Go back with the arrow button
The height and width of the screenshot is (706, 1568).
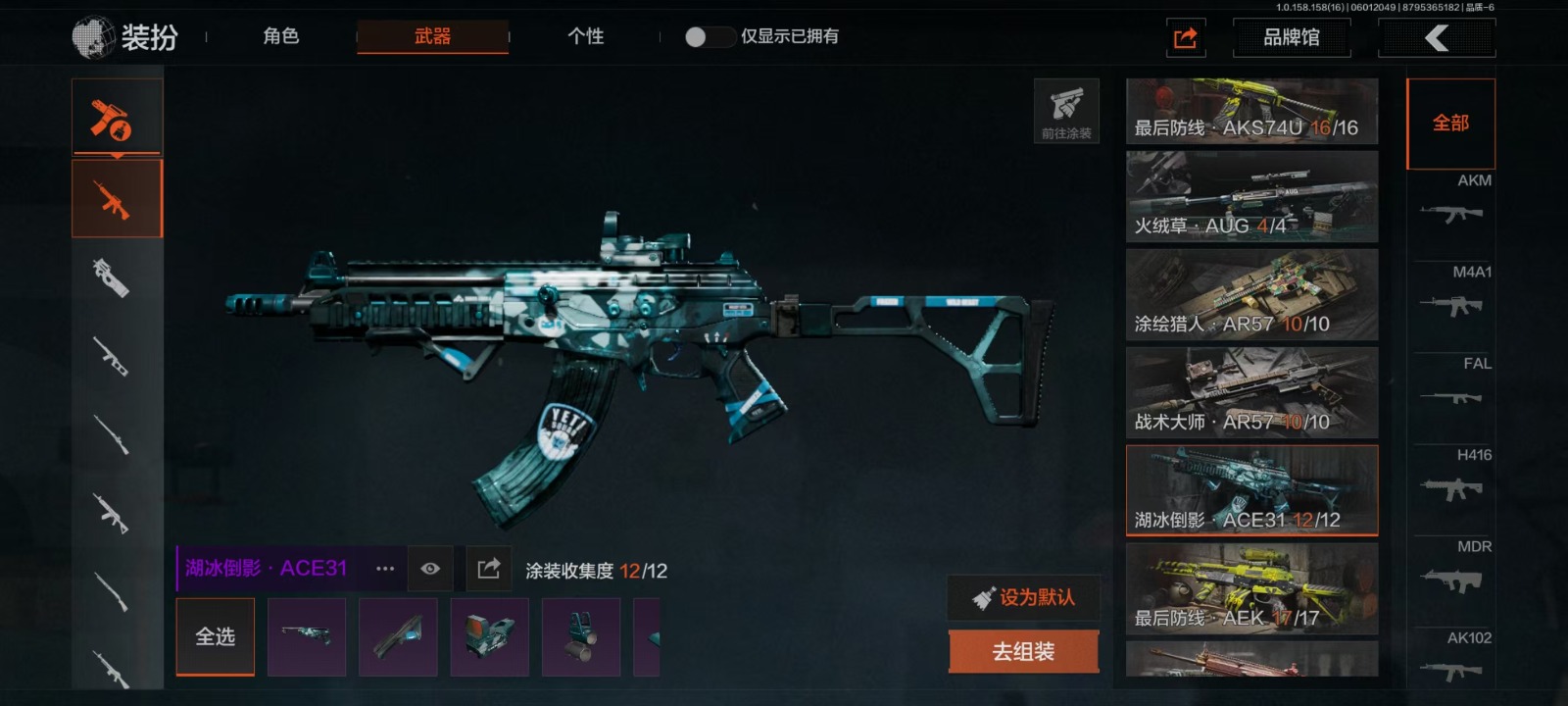click(1436, 38)
